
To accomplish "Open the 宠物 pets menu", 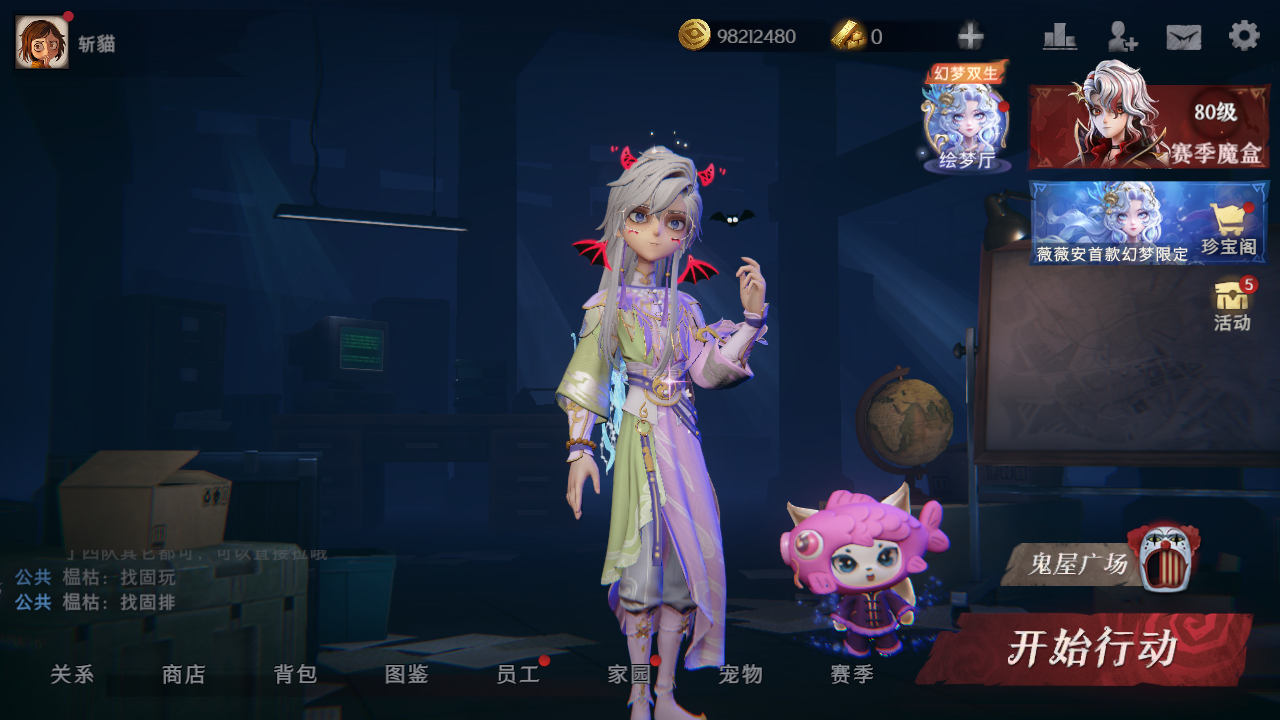I will coord(741,675).
